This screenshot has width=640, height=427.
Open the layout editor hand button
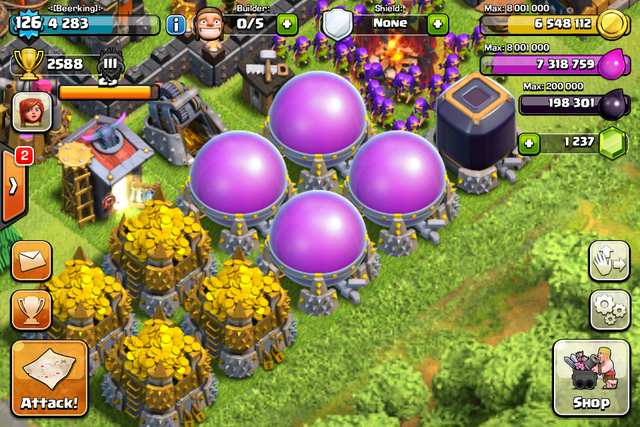pyautogui.click(x=609, y=262)
